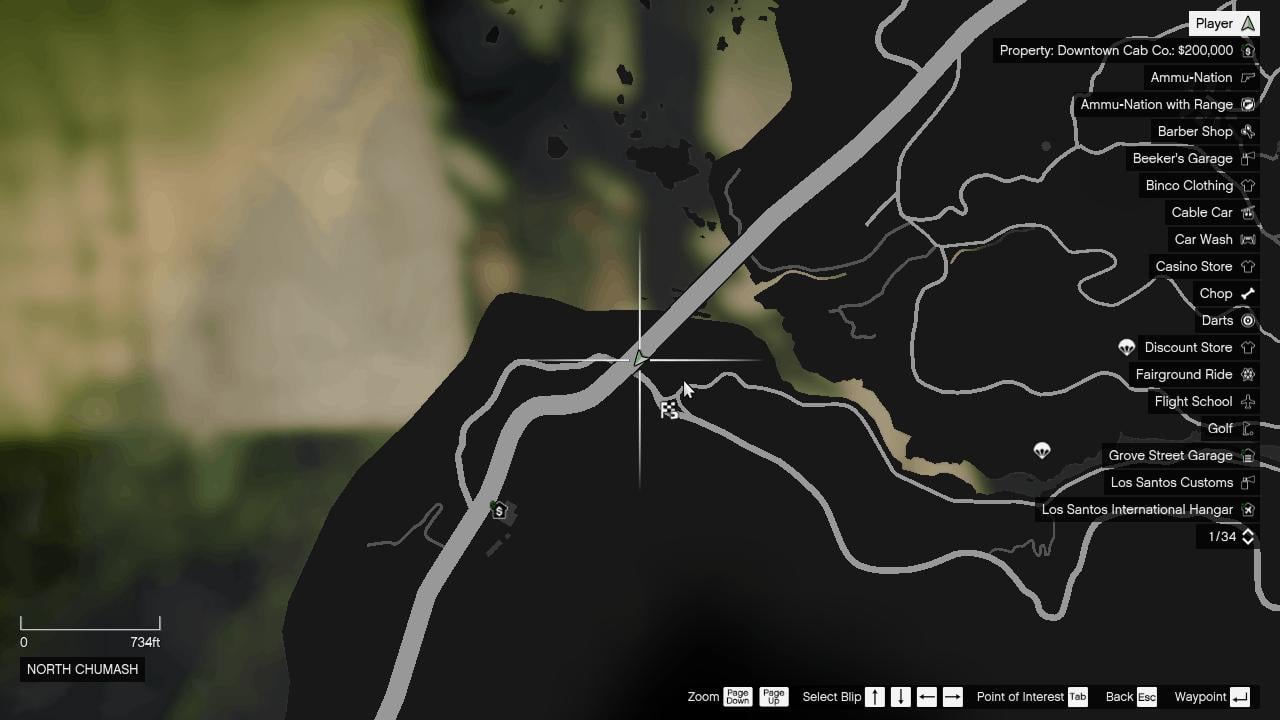Toggle the Casino Store legend entry
This screenshot has height=720, width=1280.
click(x=1203, y=266)
